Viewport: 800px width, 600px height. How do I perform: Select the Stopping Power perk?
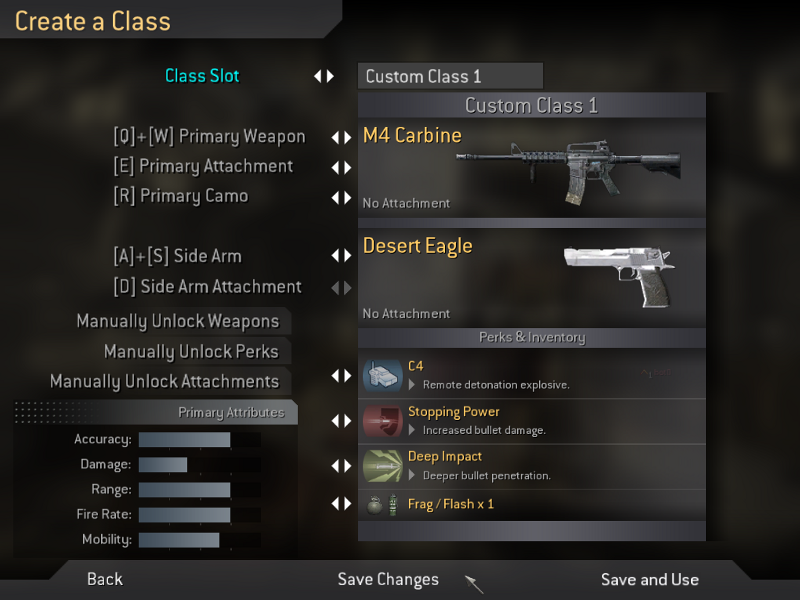coord(532,420)
